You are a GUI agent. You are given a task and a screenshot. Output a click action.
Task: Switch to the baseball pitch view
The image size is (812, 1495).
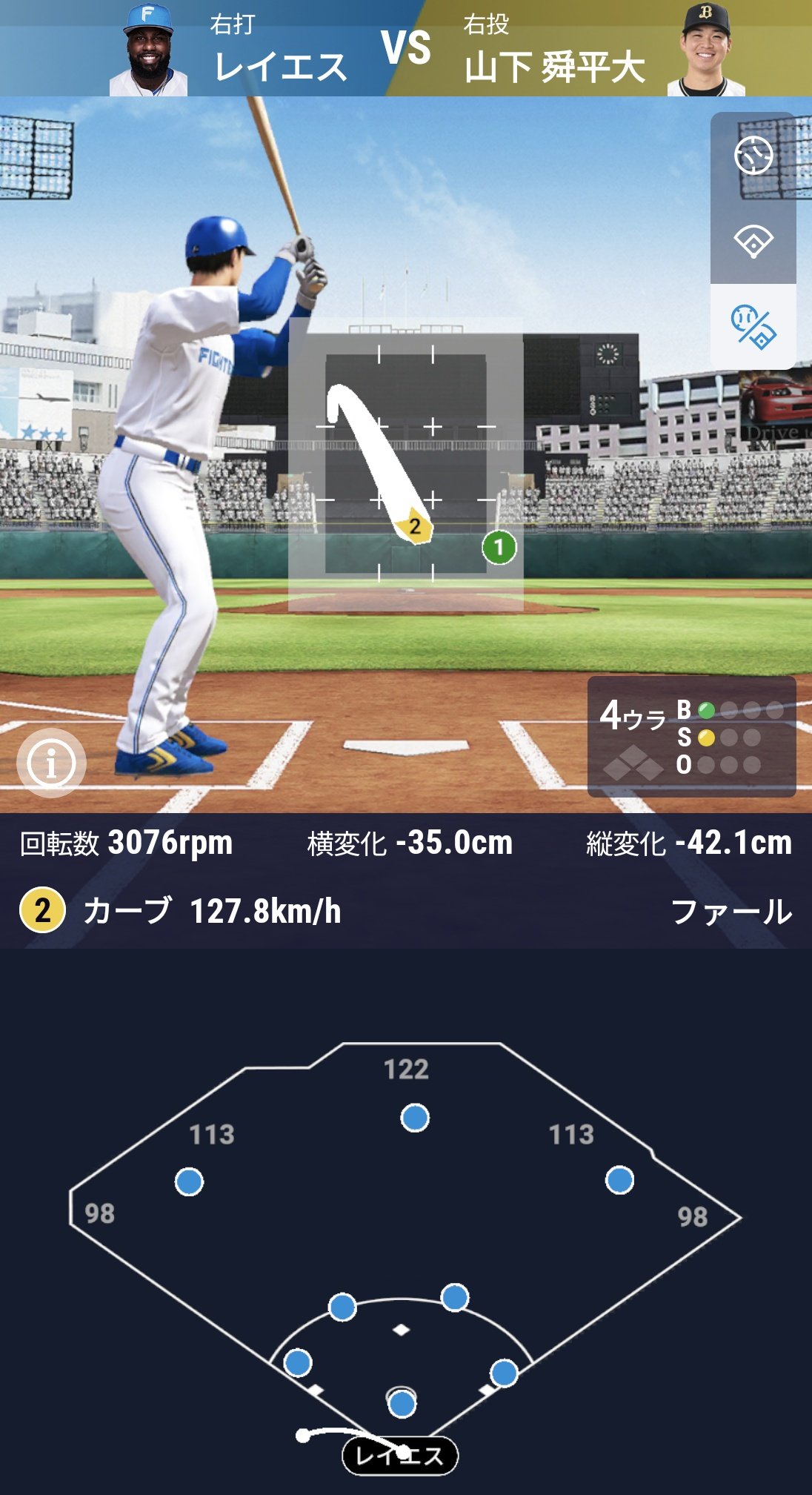click(x=753, y=156)
